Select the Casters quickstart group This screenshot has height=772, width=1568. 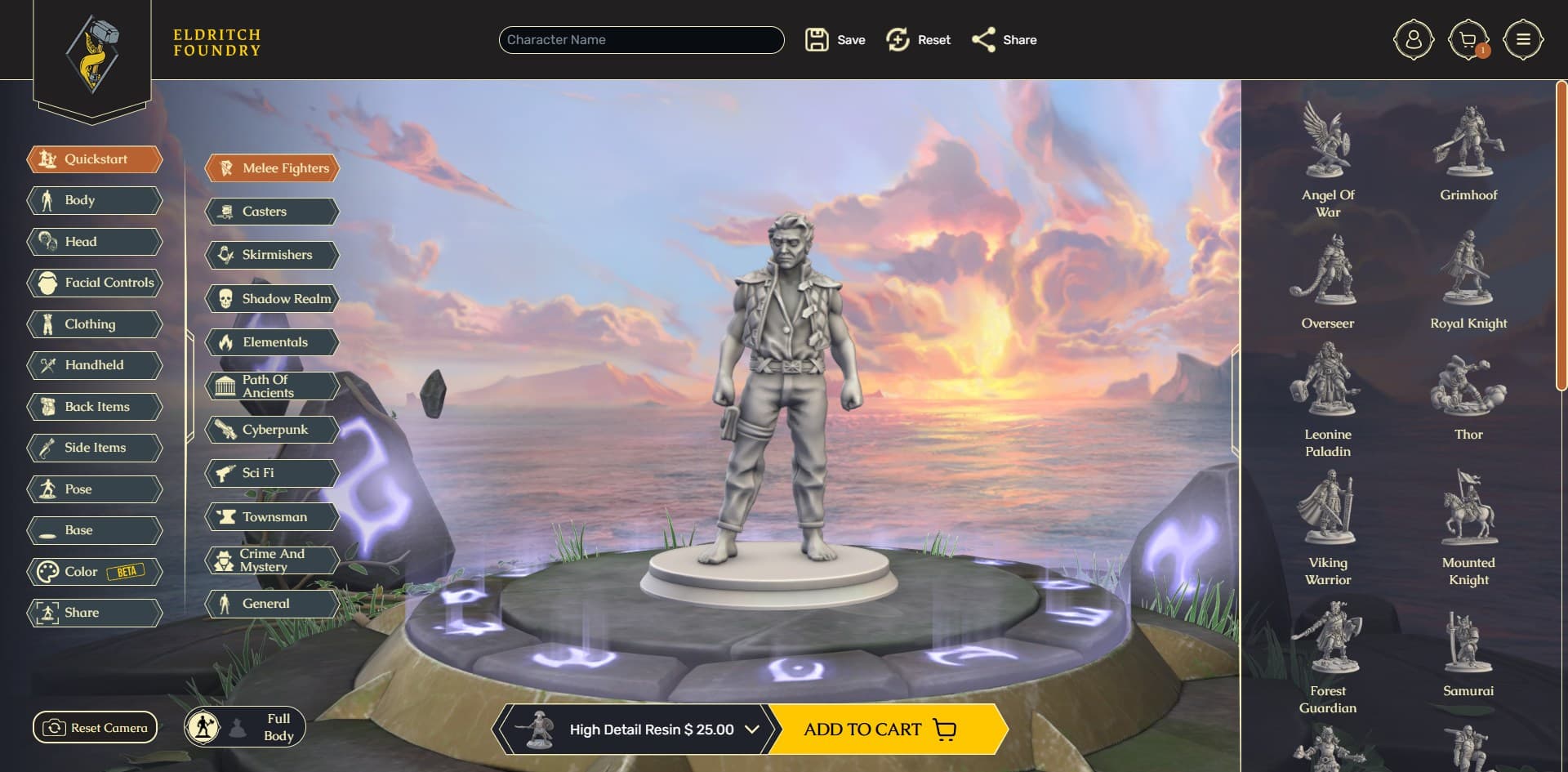point(272,212)
